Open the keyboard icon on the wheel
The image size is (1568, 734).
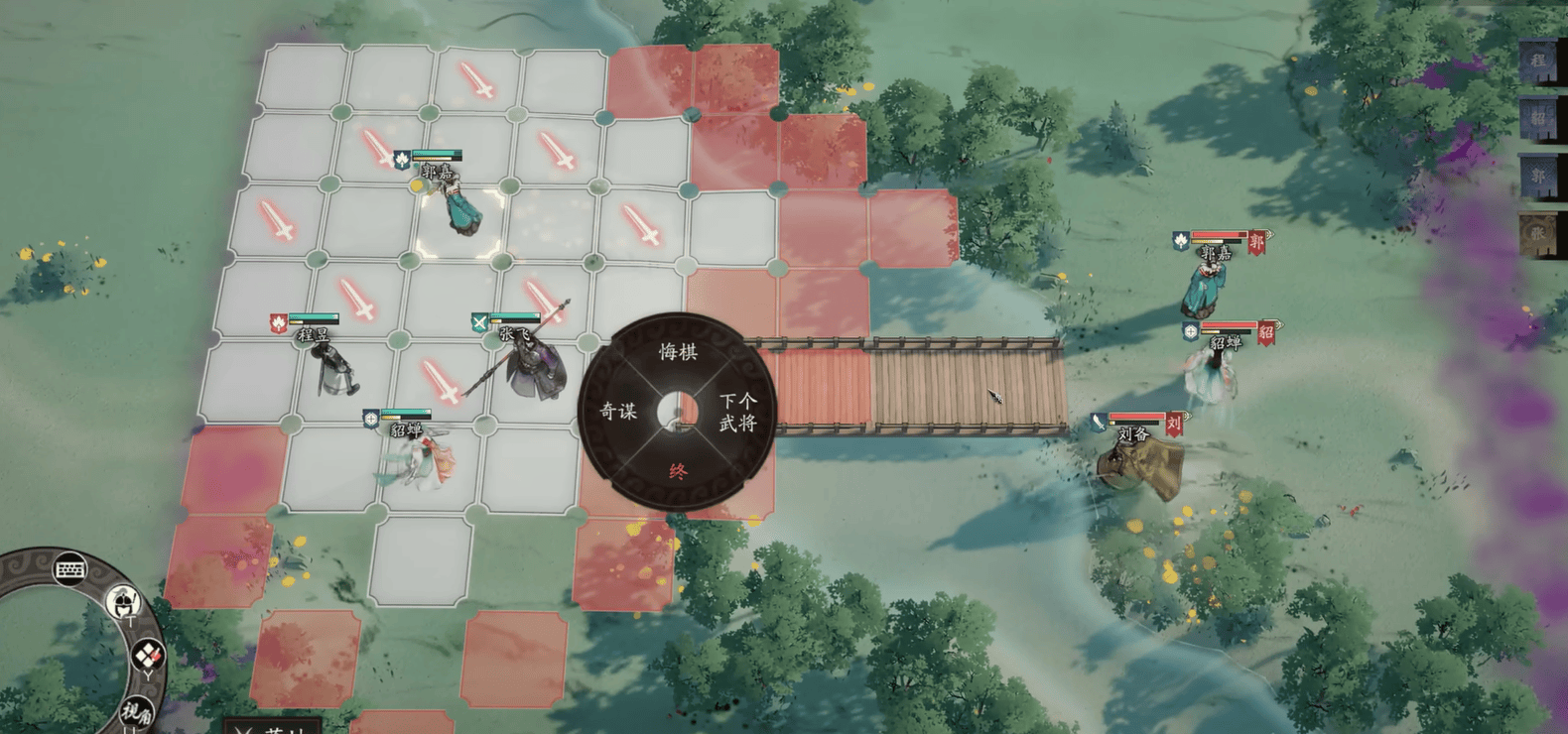[x=69, y=570]
